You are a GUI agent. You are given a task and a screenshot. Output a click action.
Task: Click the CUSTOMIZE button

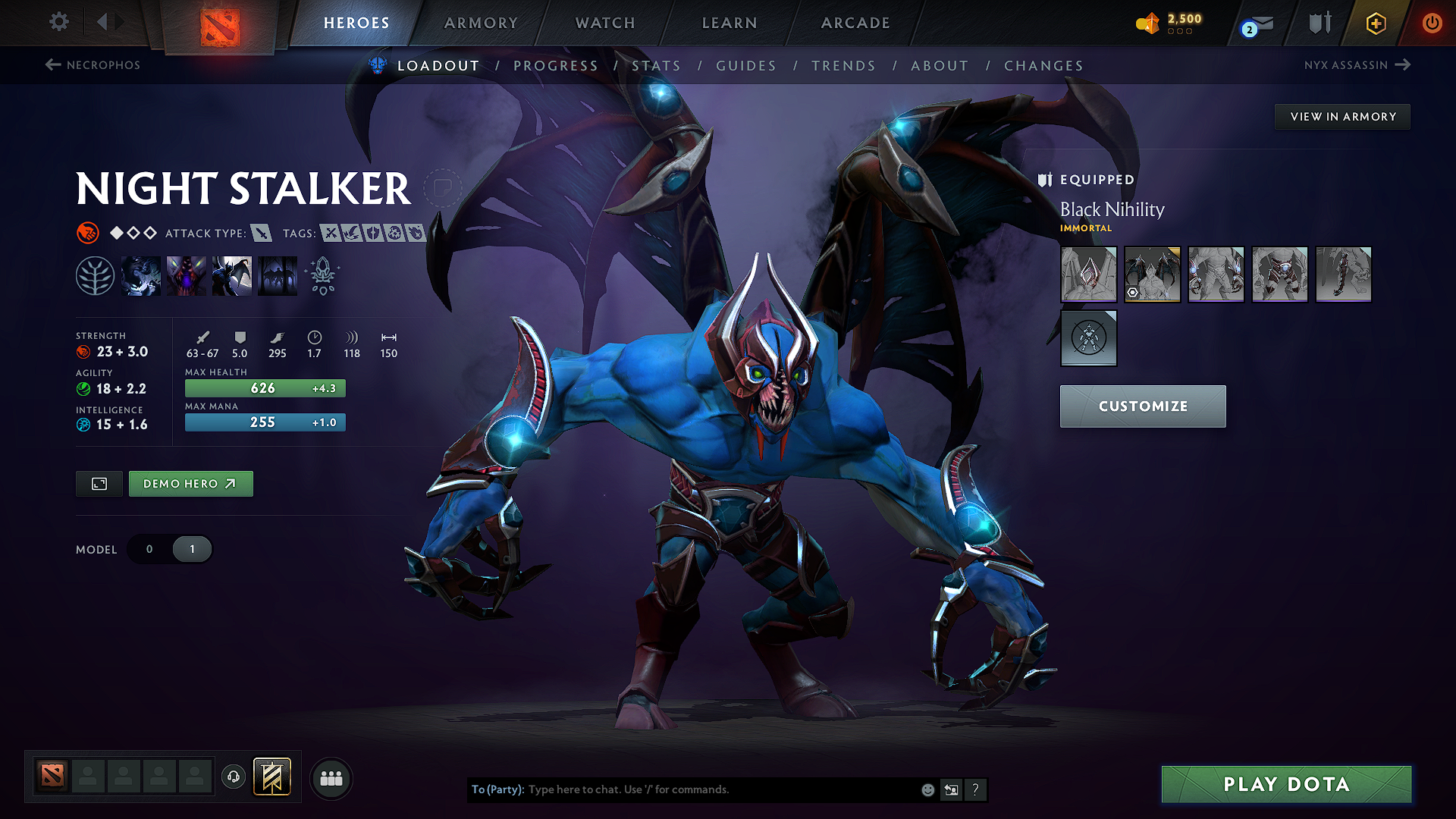(x=1142, y=406)
